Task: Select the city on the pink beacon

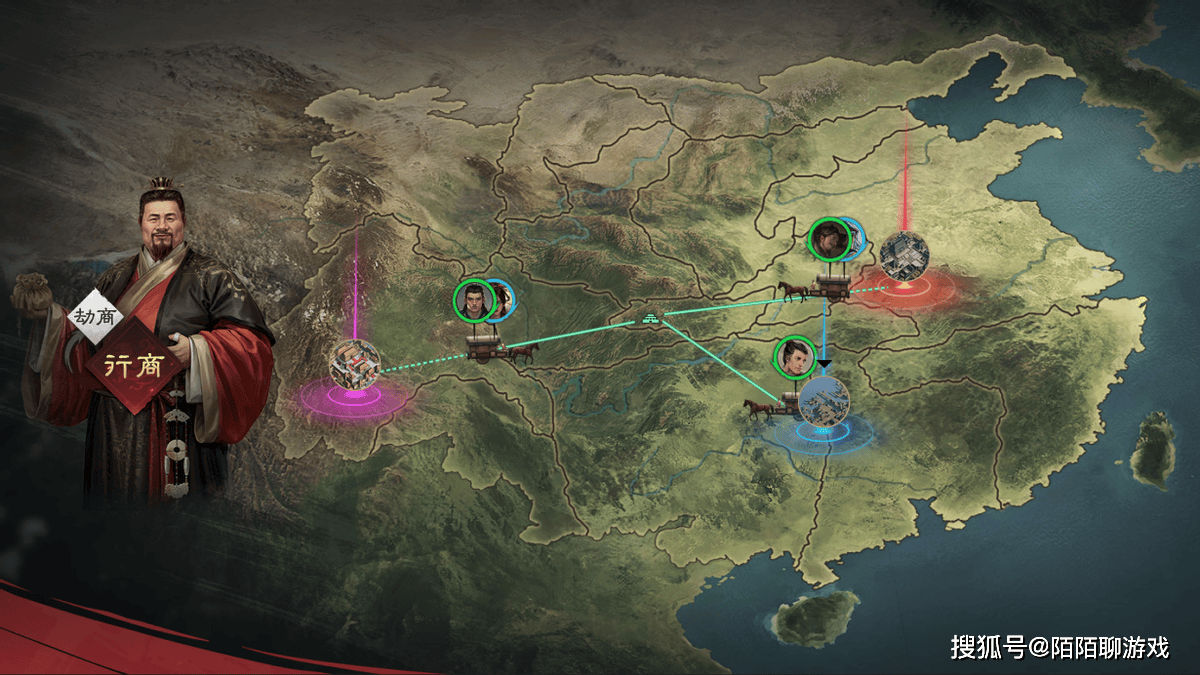Action: click(355, 363)
